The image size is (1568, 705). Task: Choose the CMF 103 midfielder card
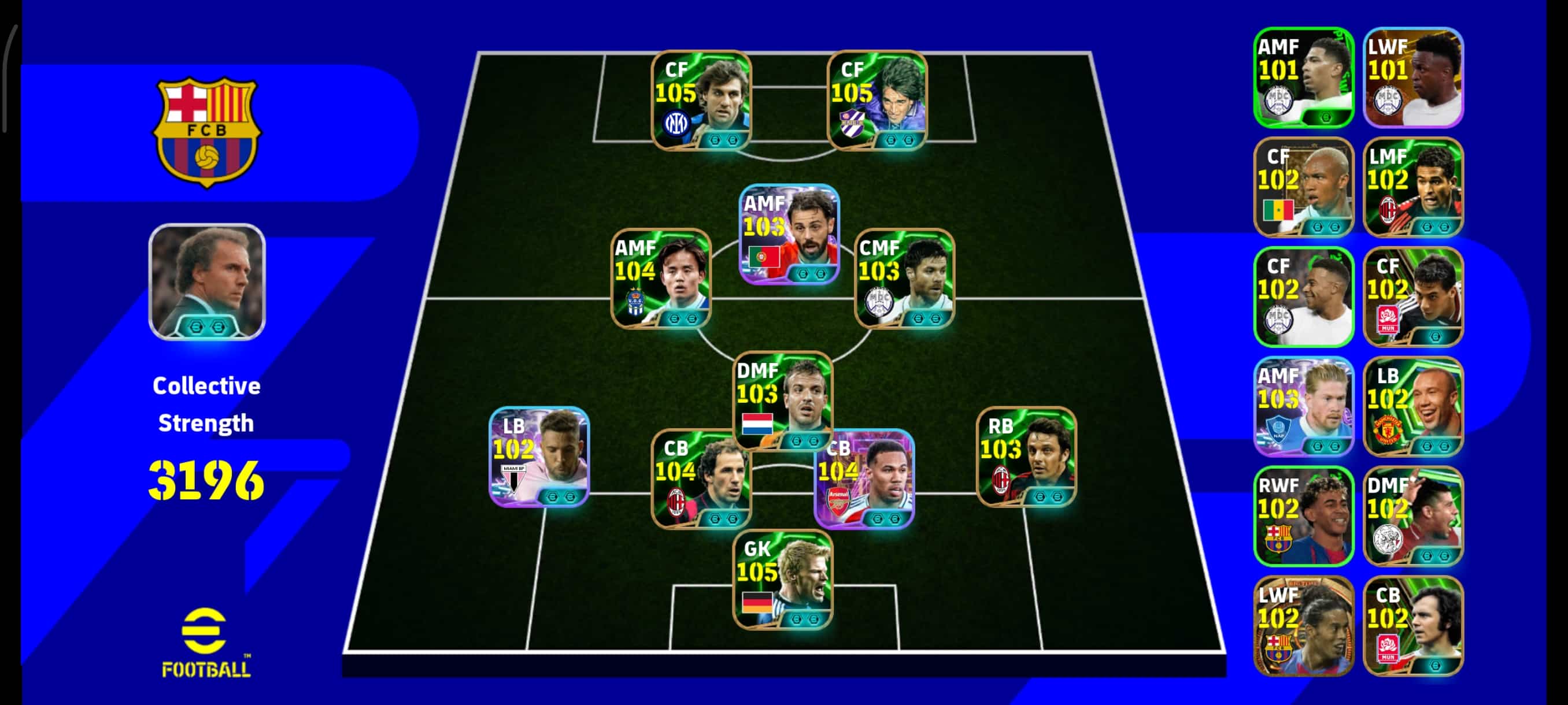coord(904,279)
